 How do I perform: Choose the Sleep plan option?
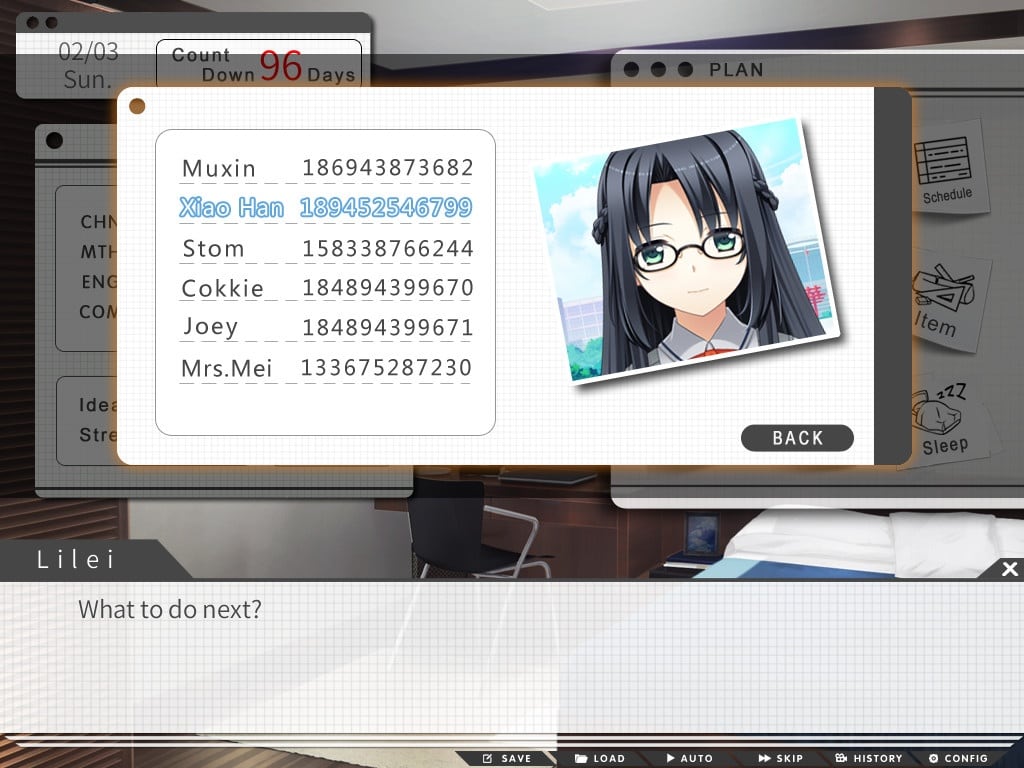(x=943, y=420)
